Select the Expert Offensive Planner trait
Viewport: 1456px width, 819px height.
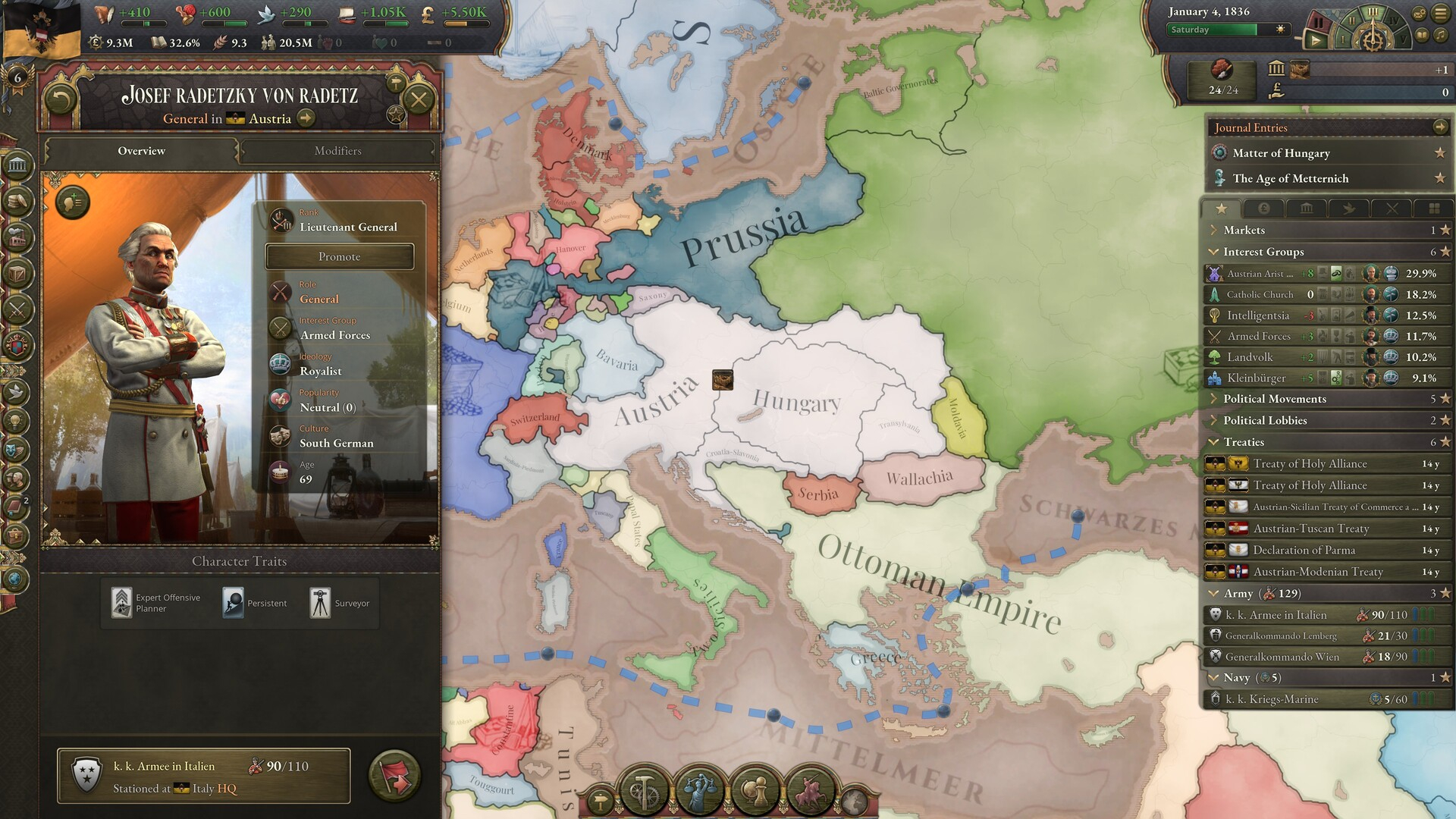(x=122, y=603)
